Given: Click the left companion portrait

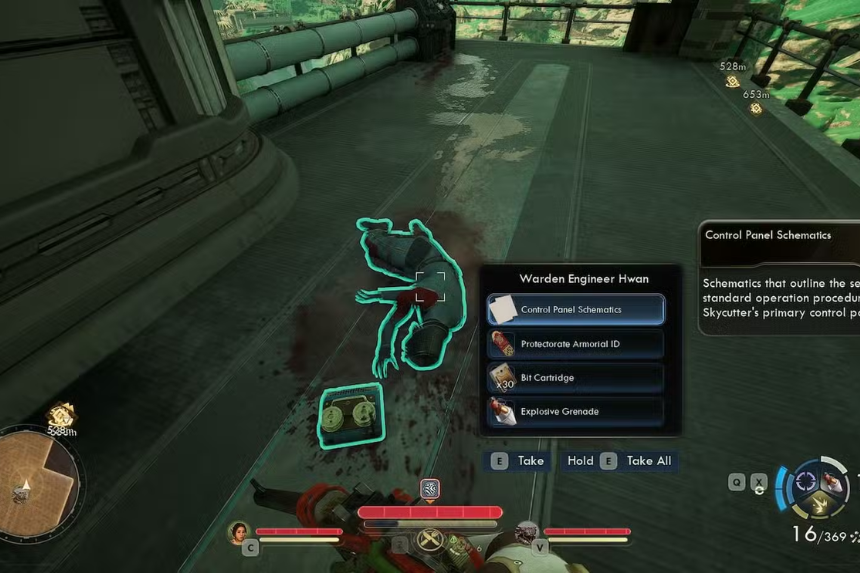Looking at the screenshot, I should tap(240, 532).
